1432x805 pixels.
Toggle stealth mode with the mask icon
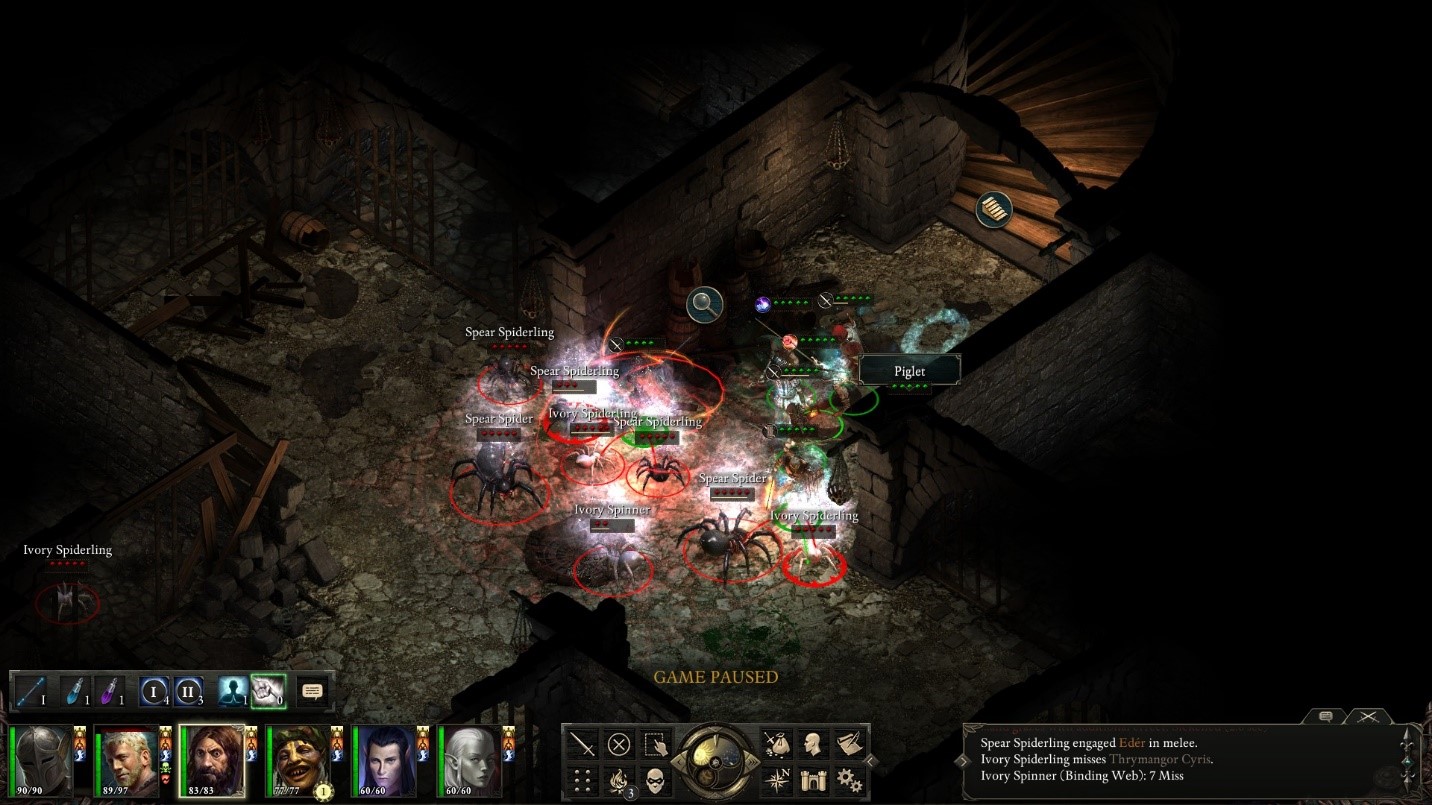[x=656, y=780]
